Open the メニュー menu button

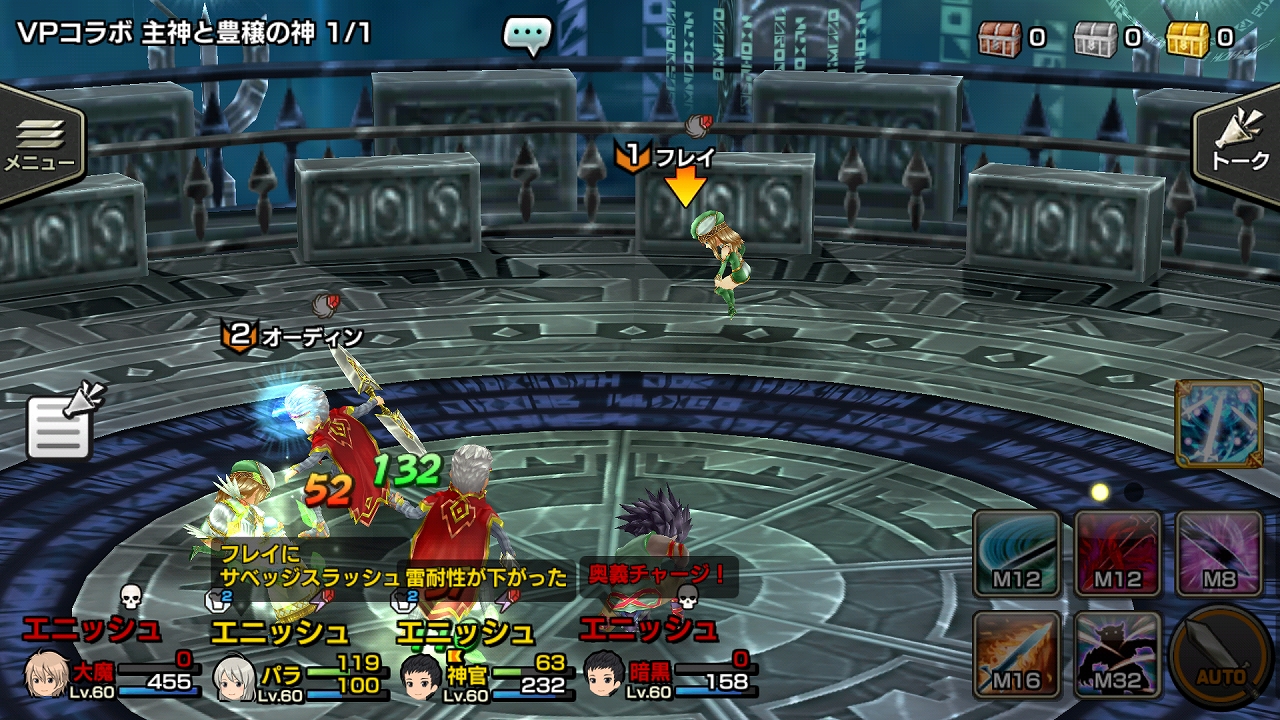40,143
